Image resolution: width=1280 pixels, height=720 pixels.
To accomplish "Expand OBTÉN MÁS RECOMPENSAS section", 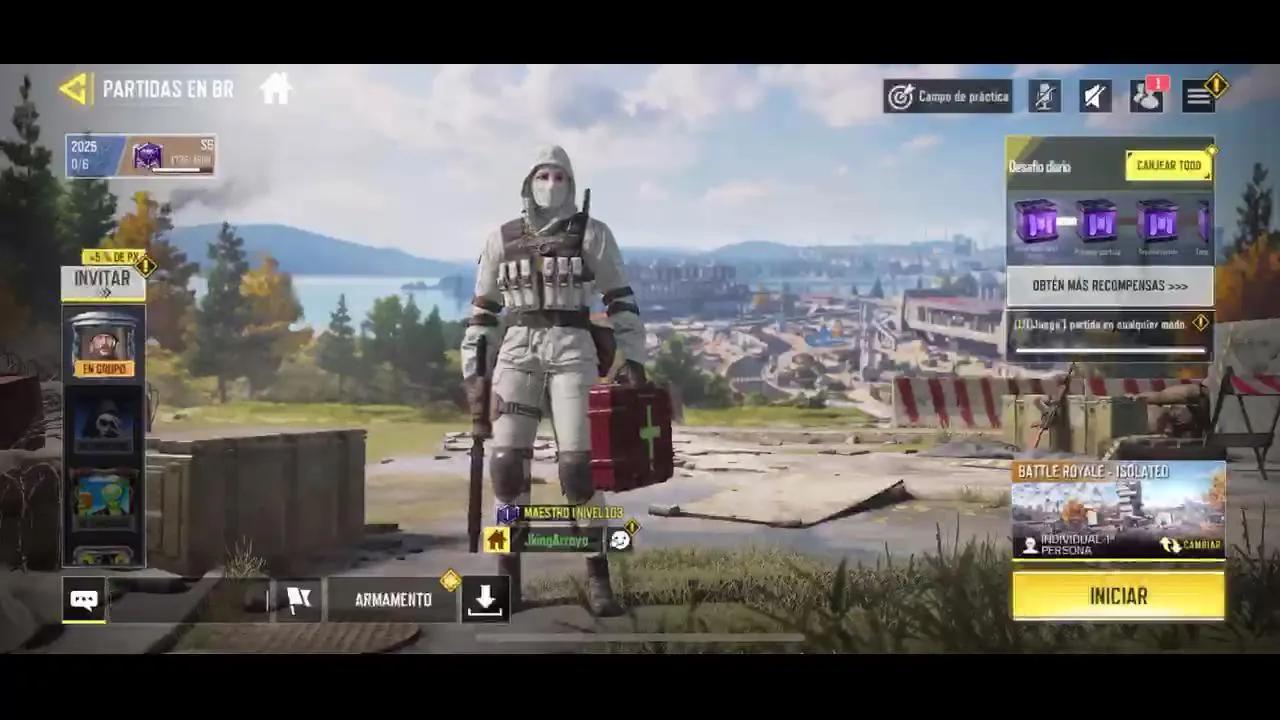I will click(x=1110, y=287).
